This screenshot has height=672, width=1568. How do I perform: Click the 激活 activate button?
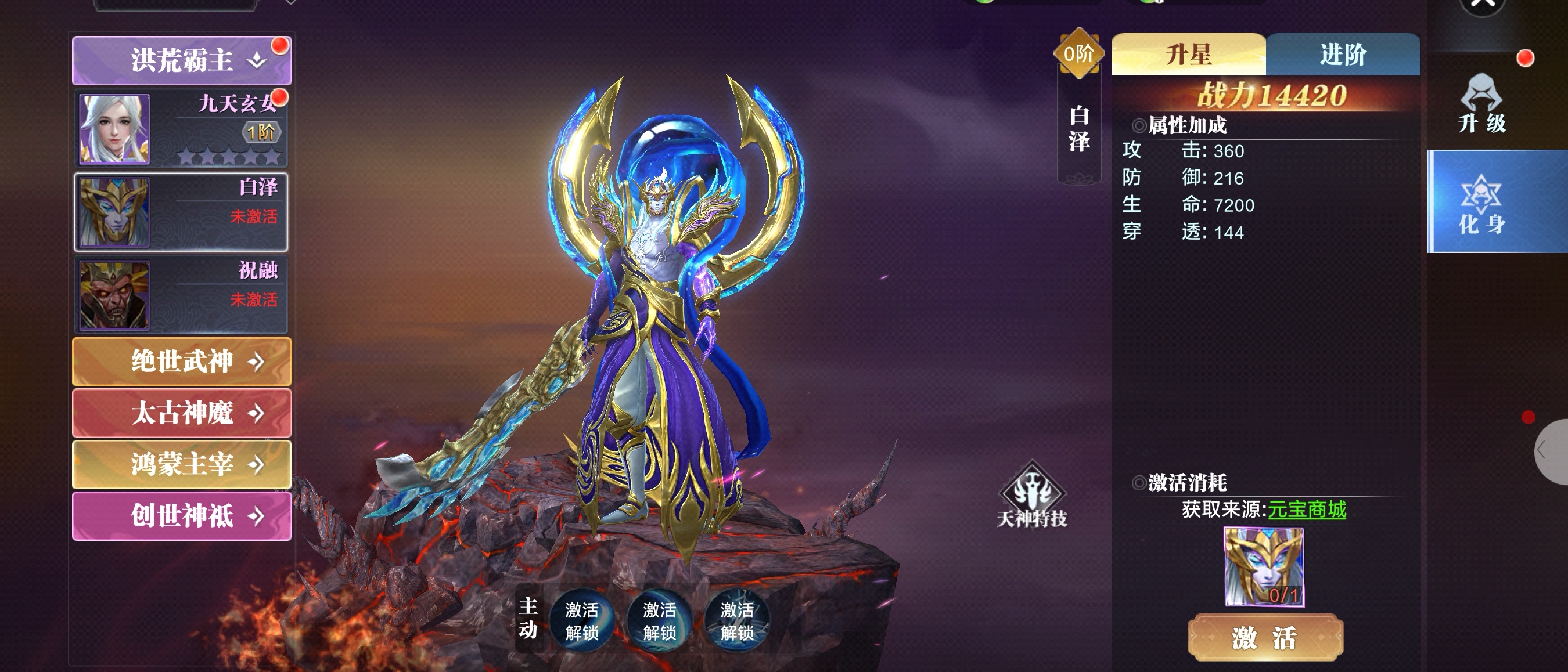click(x=1265, y=638)
